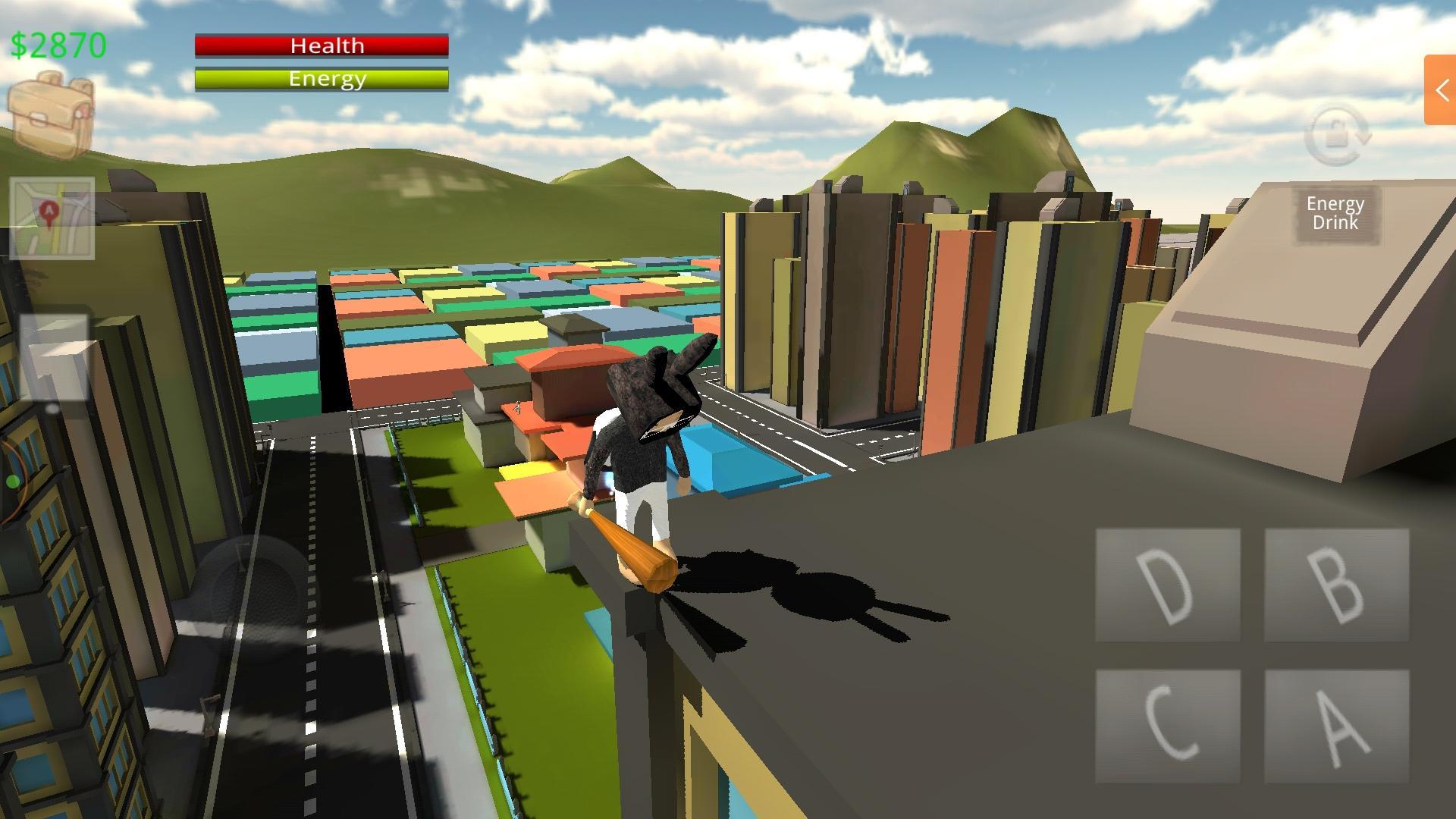Open the hidden panel via the arrow tab
Screen dimensions: 1456x819
[x=1442, y=90]
